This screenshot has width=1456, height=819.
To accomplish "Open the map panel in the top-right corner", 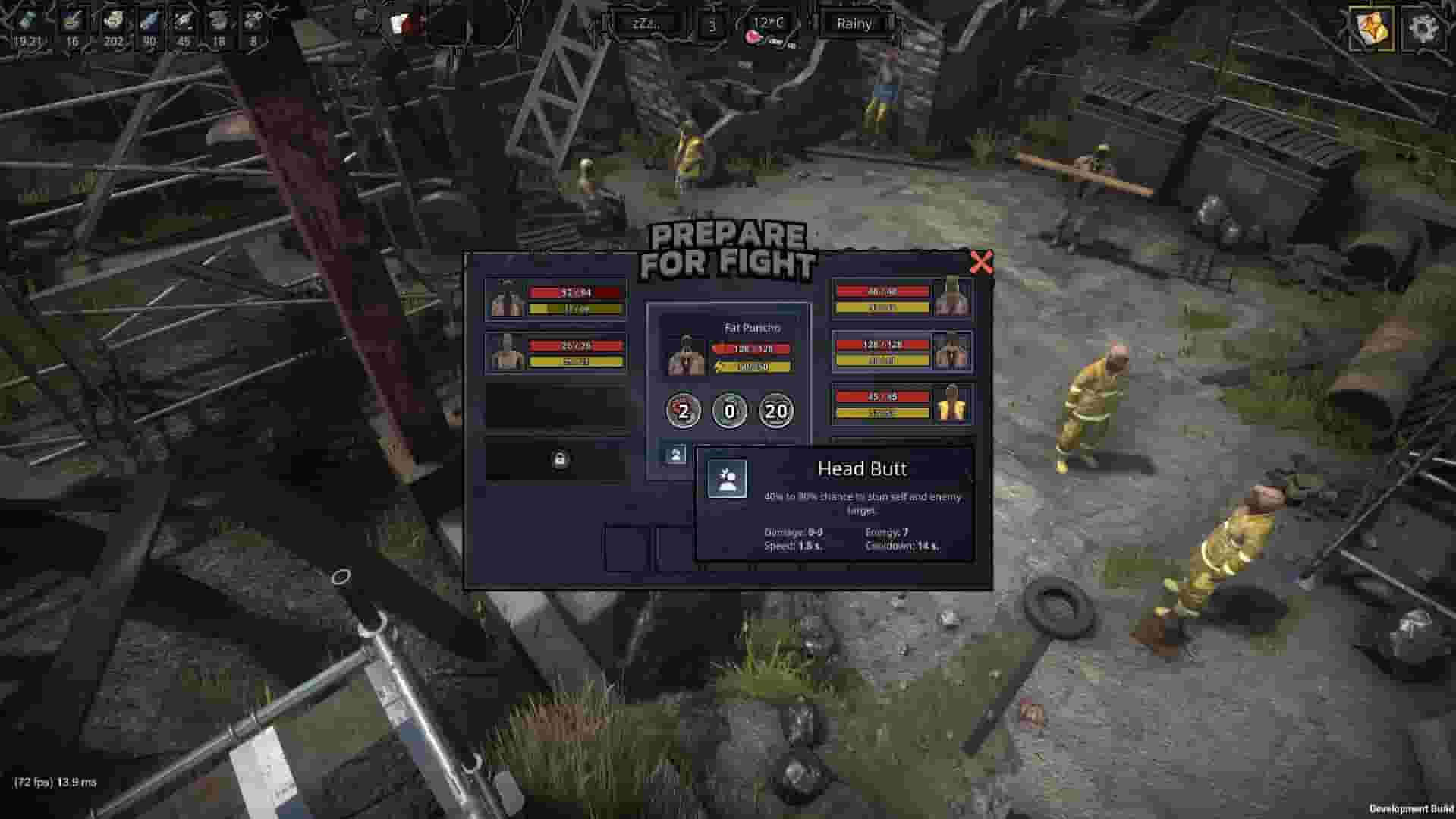I will click(1372, 30).
